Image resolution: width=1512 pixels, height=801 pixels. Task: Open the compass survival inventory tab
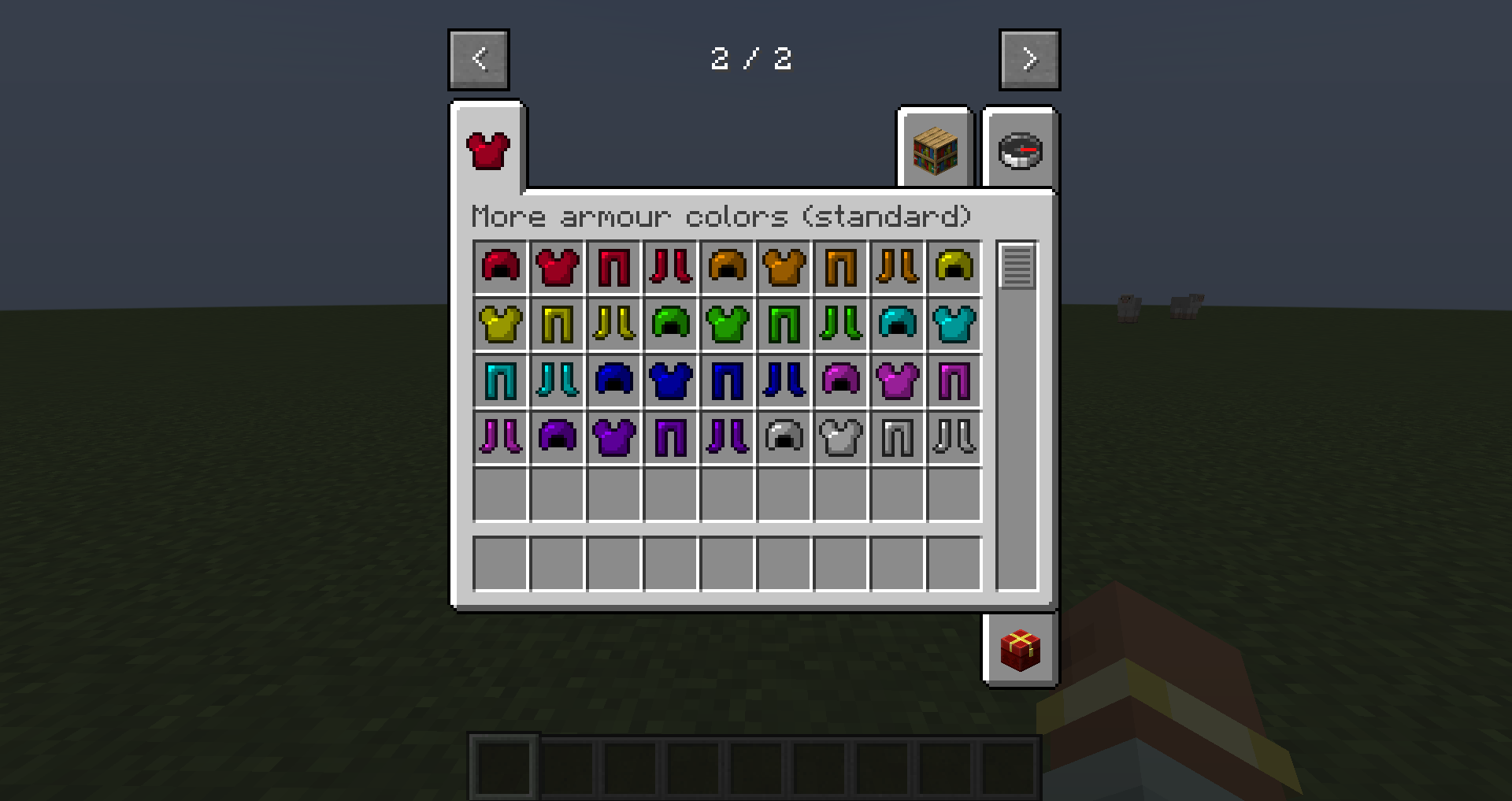coord(1021,151)
